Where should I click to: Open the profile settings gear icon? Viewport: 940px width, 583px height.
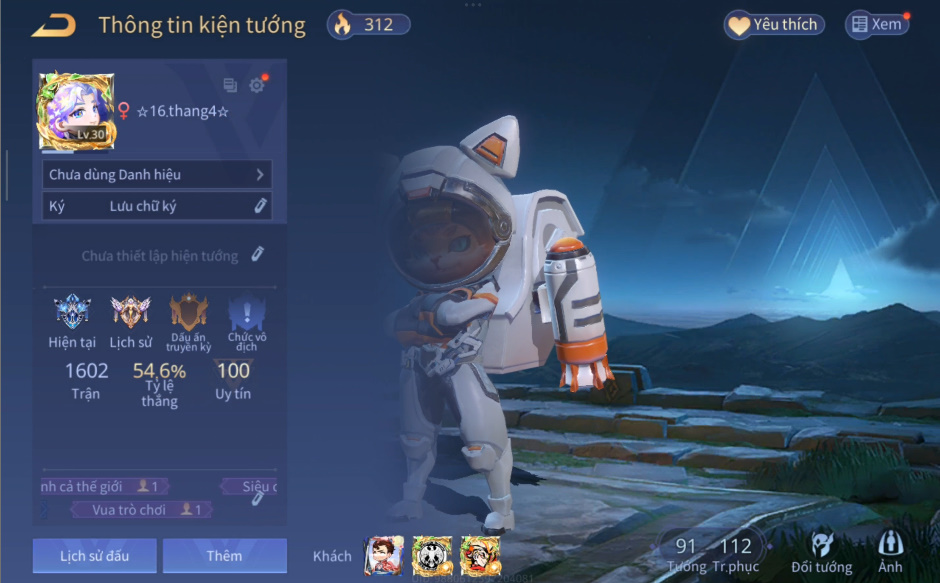[257, 85]
